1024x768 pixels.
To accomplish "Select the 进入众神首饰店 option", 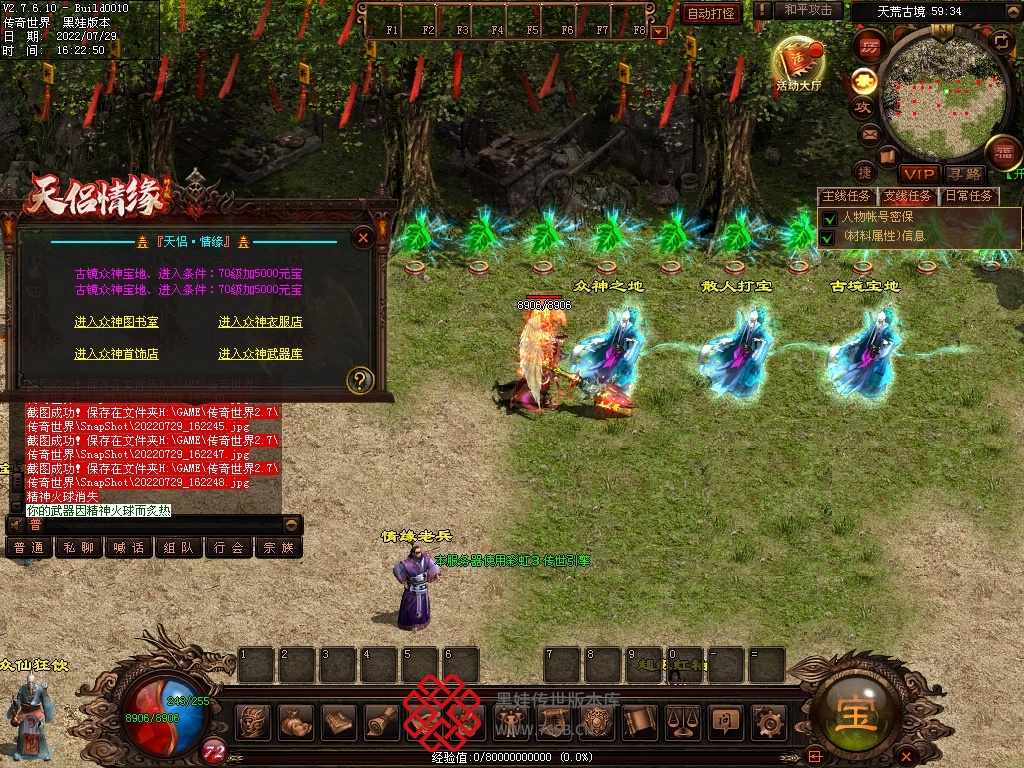I will [x=116, y=354].
